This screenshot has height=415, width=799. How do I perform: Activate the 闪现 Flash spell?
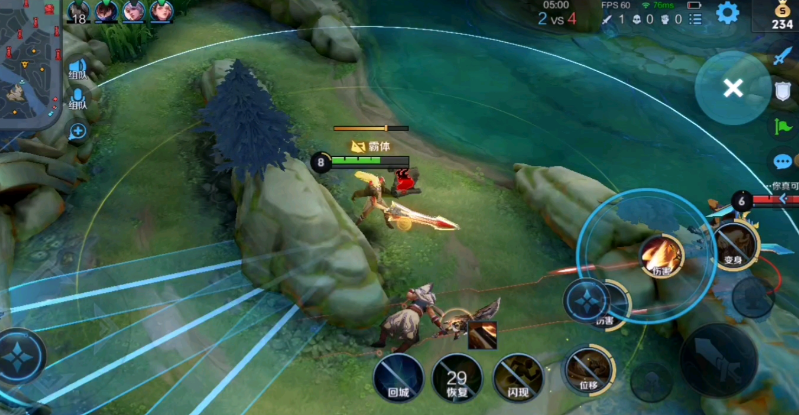517,376
